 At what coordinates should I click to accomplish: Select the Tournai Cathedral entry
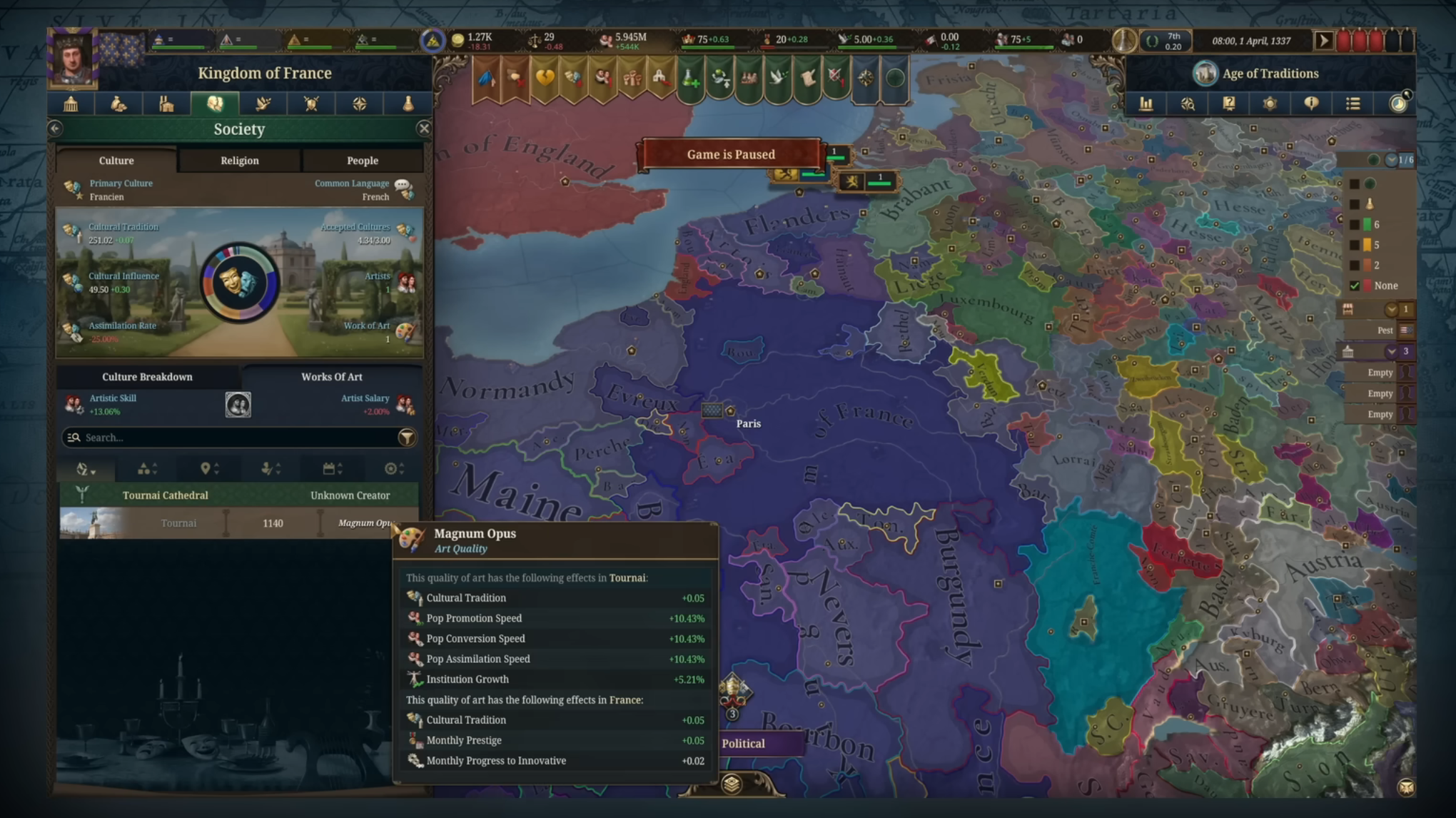tap(166, 495)
